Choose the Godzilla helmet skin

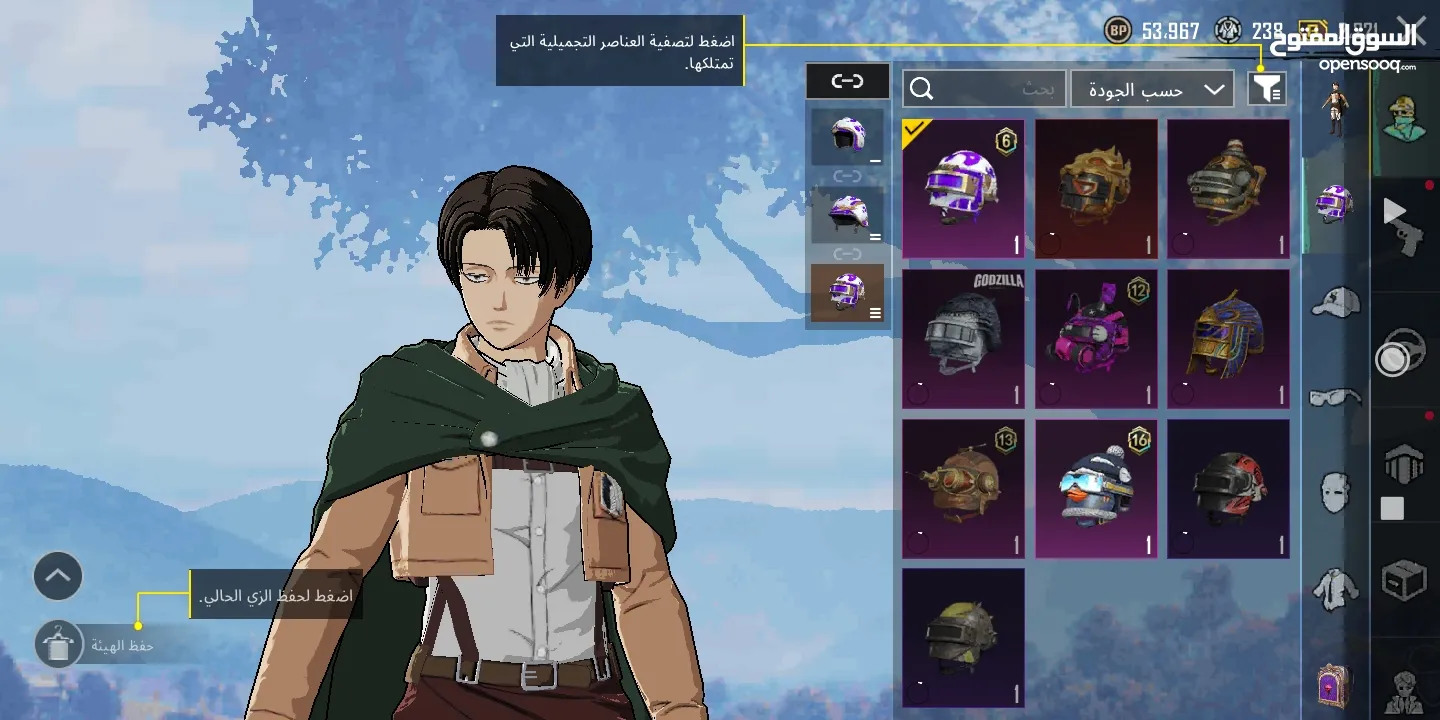(x=963, y=339)
